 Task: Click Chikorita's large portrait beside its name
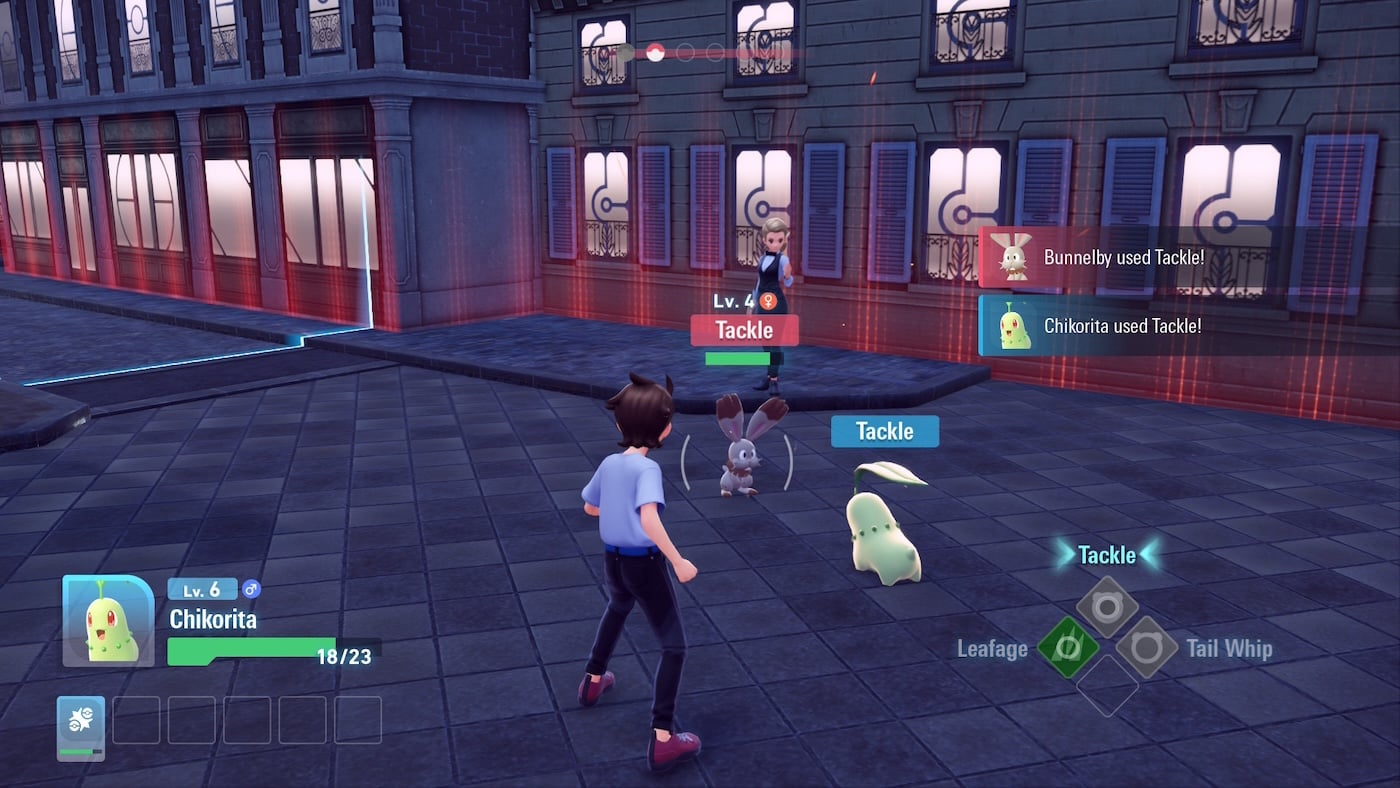pyautogui.click(x=108, y=621)
